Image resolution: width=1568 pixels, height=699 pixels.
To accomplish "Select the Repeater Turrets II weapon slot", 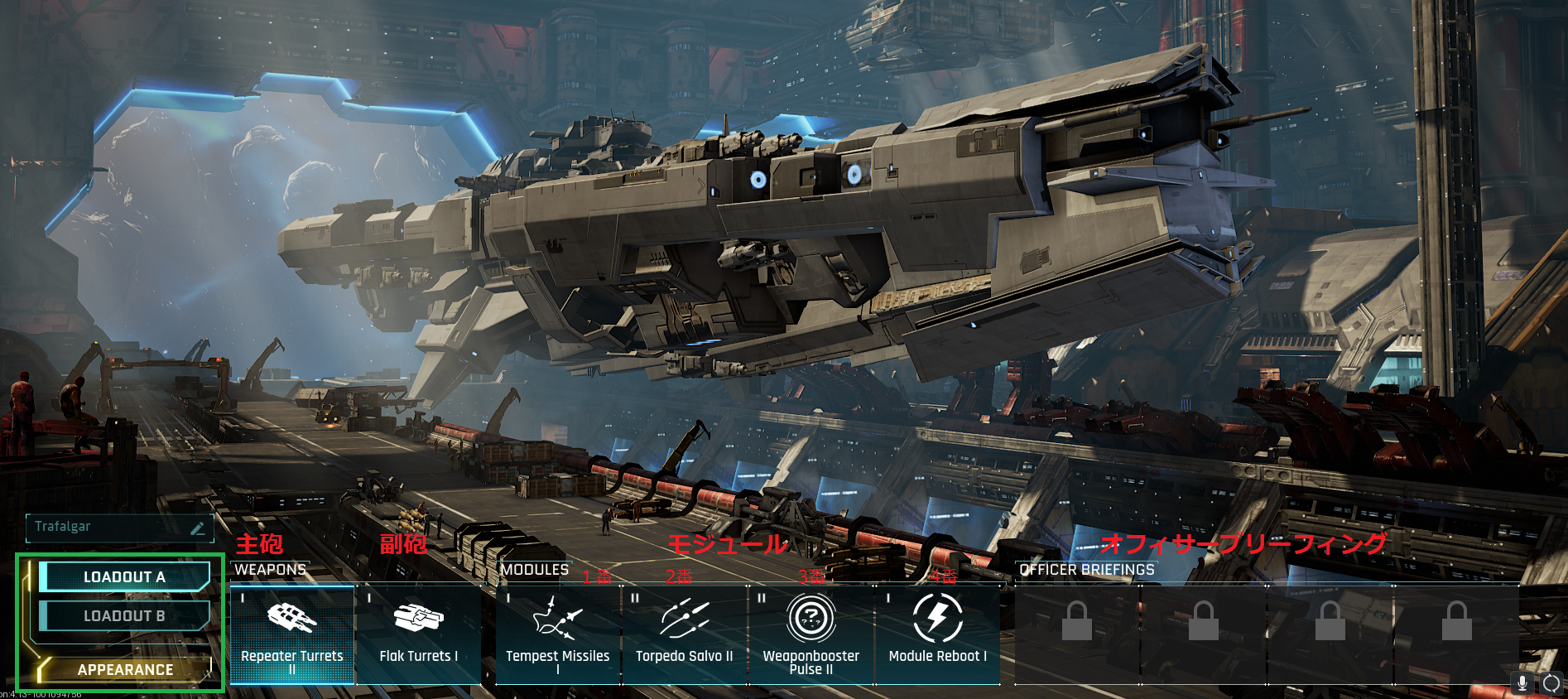I will (x=292, y=634).
